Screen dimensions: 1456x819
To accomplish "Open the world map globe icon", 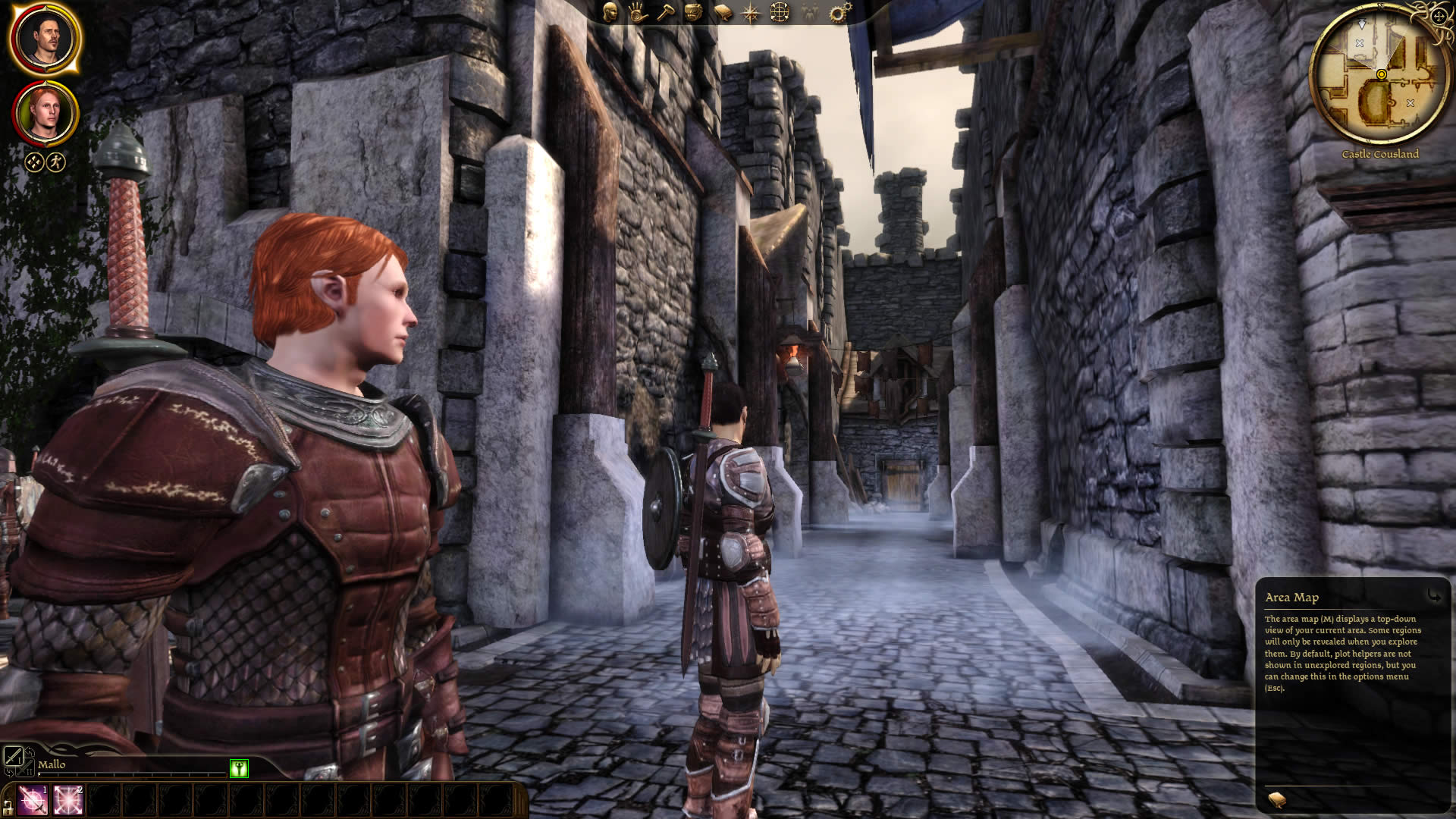I will pyautogui.click(x=780, y=12).
